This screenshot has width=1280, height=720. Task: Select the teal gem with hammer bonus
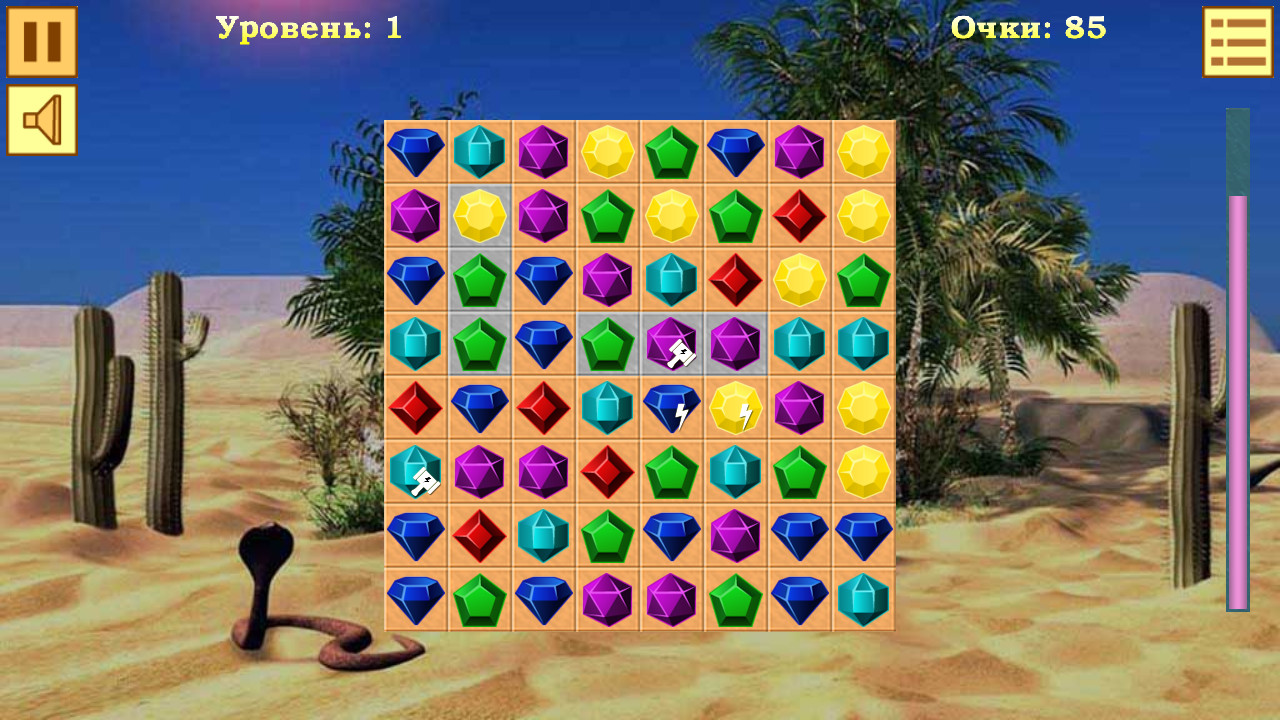415,473
